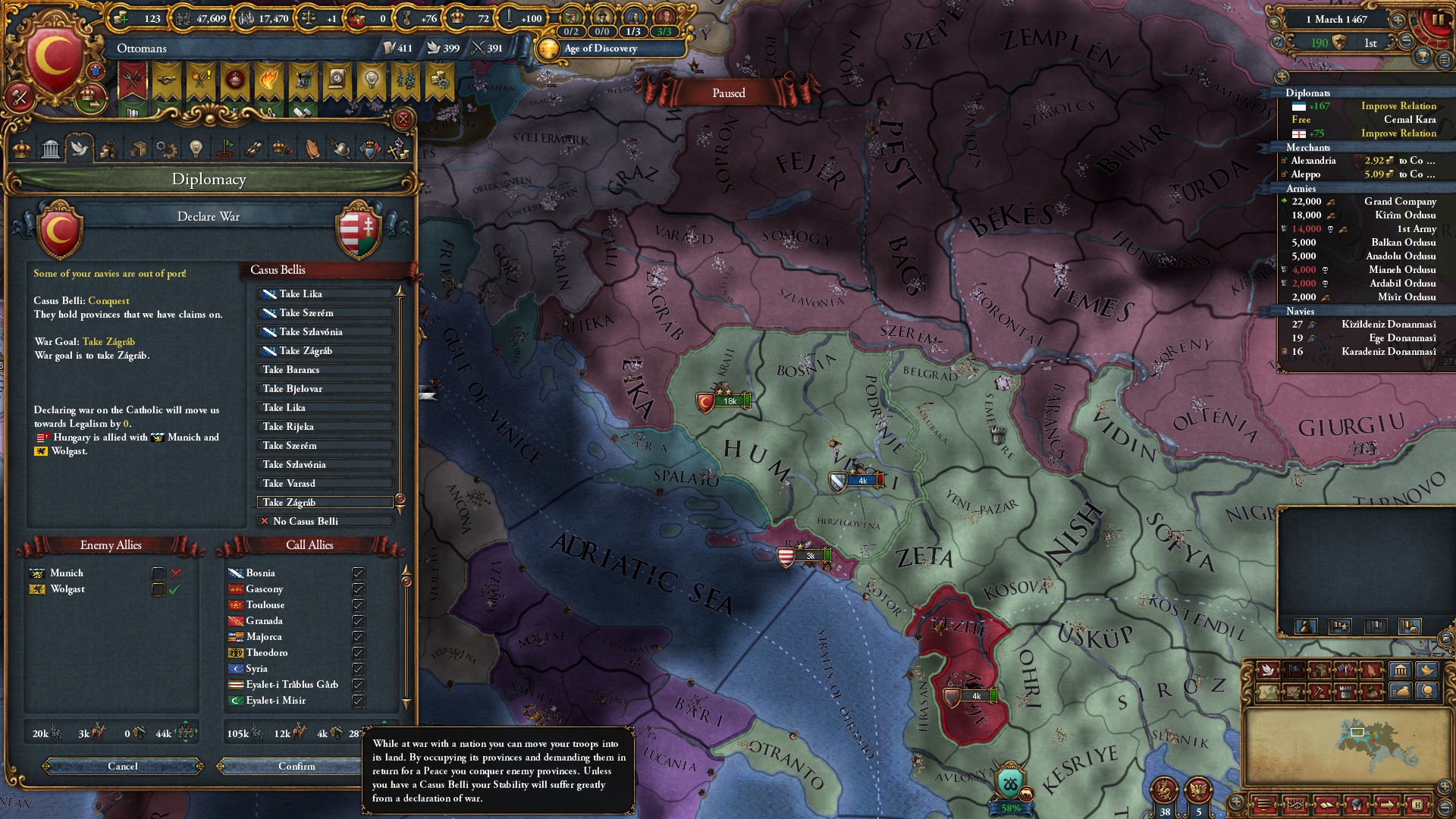The height and width of the screenshot is (819, 1456).
Task: Toggle the Eyalet-i Misir ally checkbox
Action: tap(358, 701)
